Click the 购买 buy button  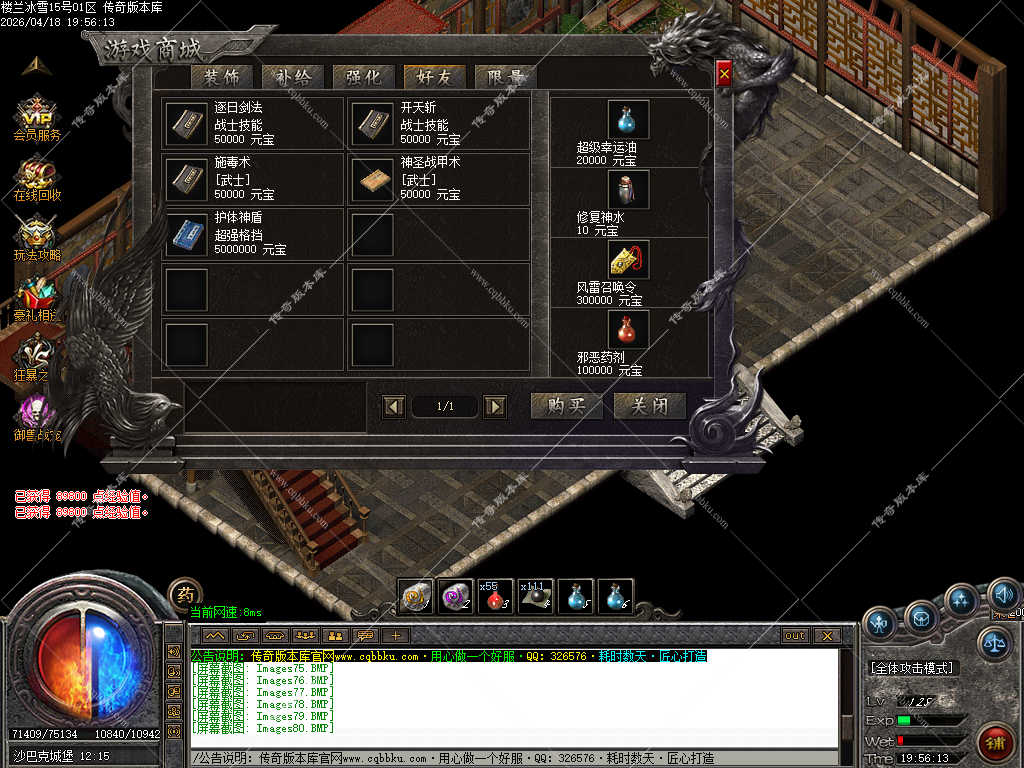pyautogui.click(x=566, y=406)
